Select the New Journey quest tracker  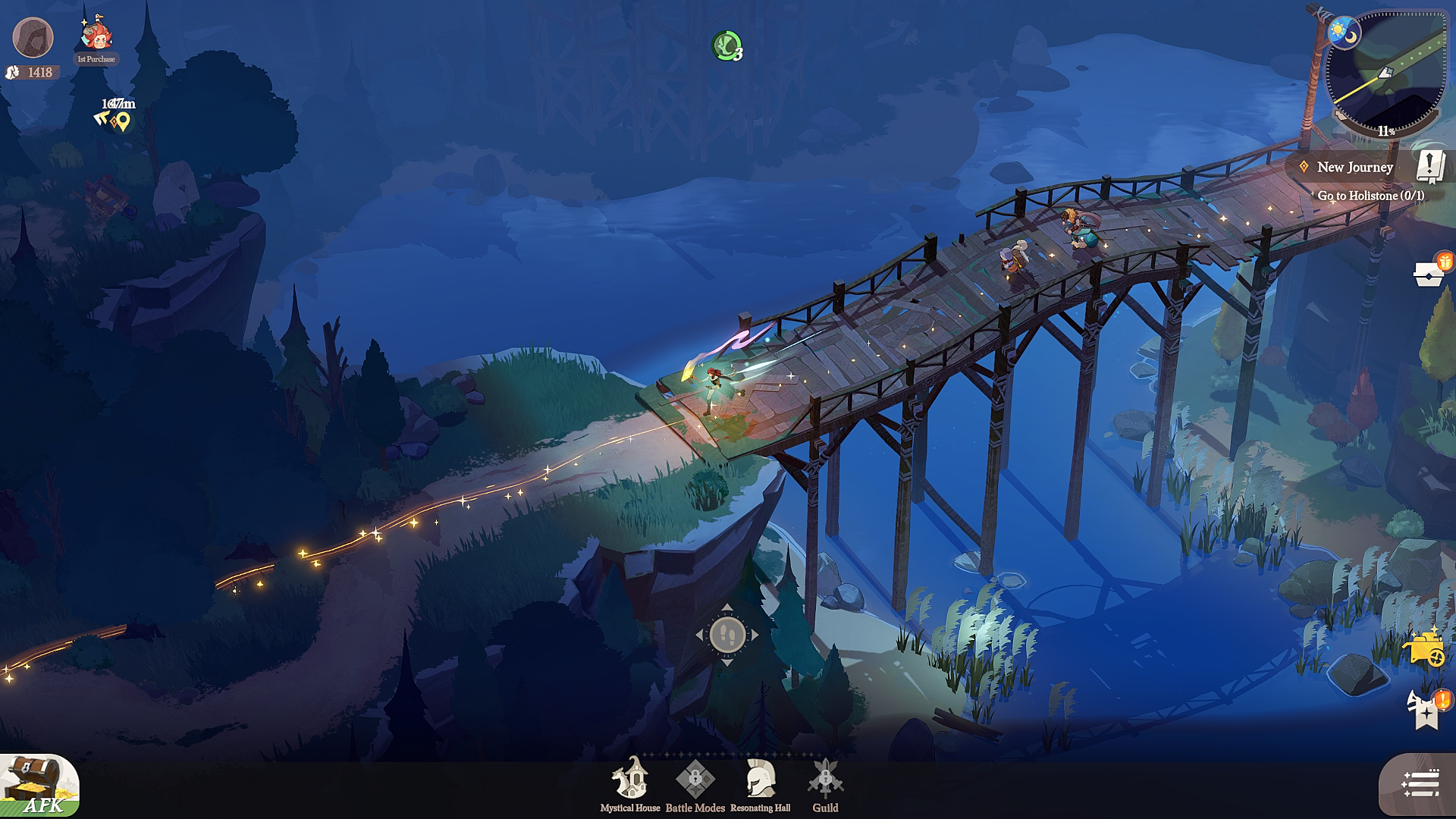tap(1354, 168)
